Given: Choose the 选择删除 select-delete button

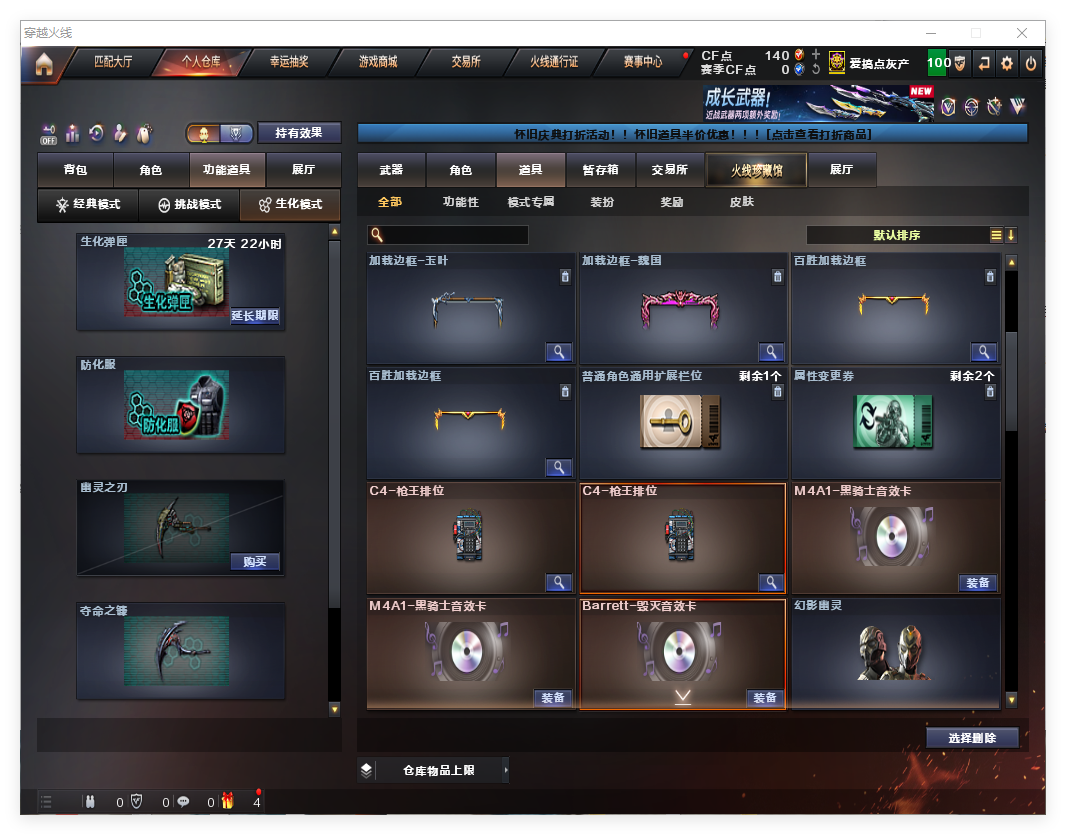Looking at the screenshot, I should (x=971, y=738).
